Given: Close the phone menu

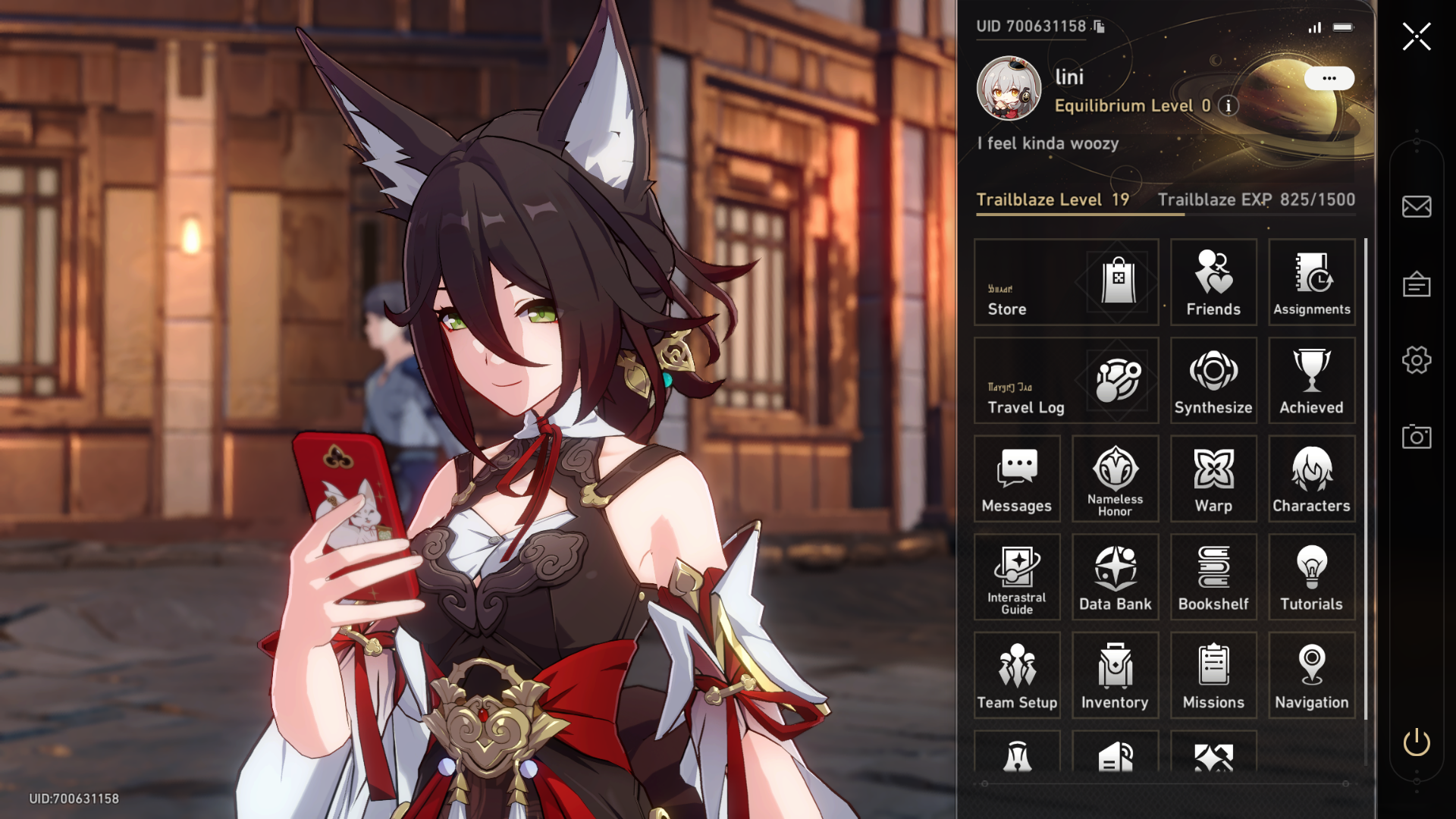Looking at the screenshot, I should (x=1416, y=36).
